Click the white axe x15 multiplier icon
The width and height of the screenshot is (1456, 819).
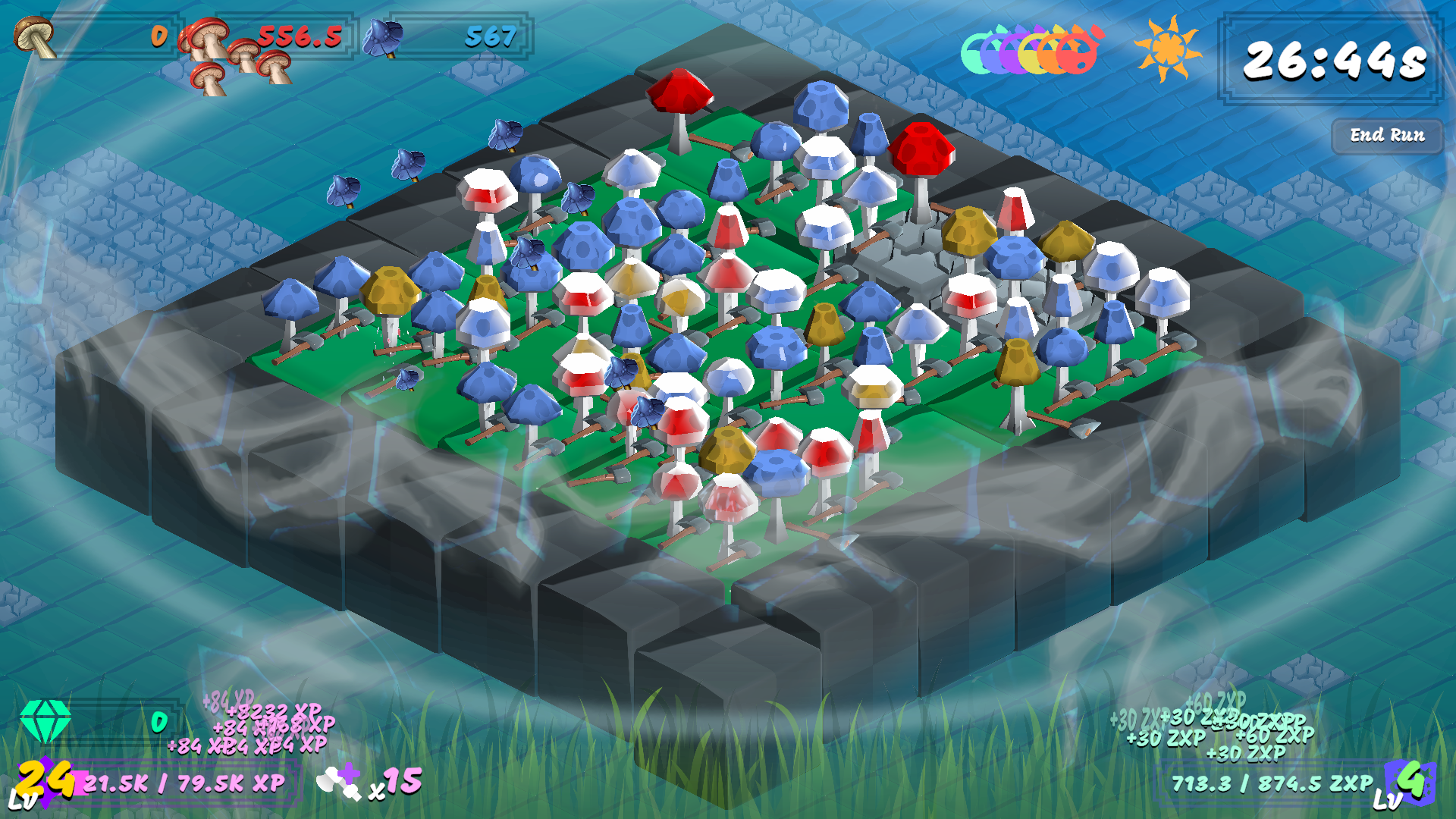point(345,783)
